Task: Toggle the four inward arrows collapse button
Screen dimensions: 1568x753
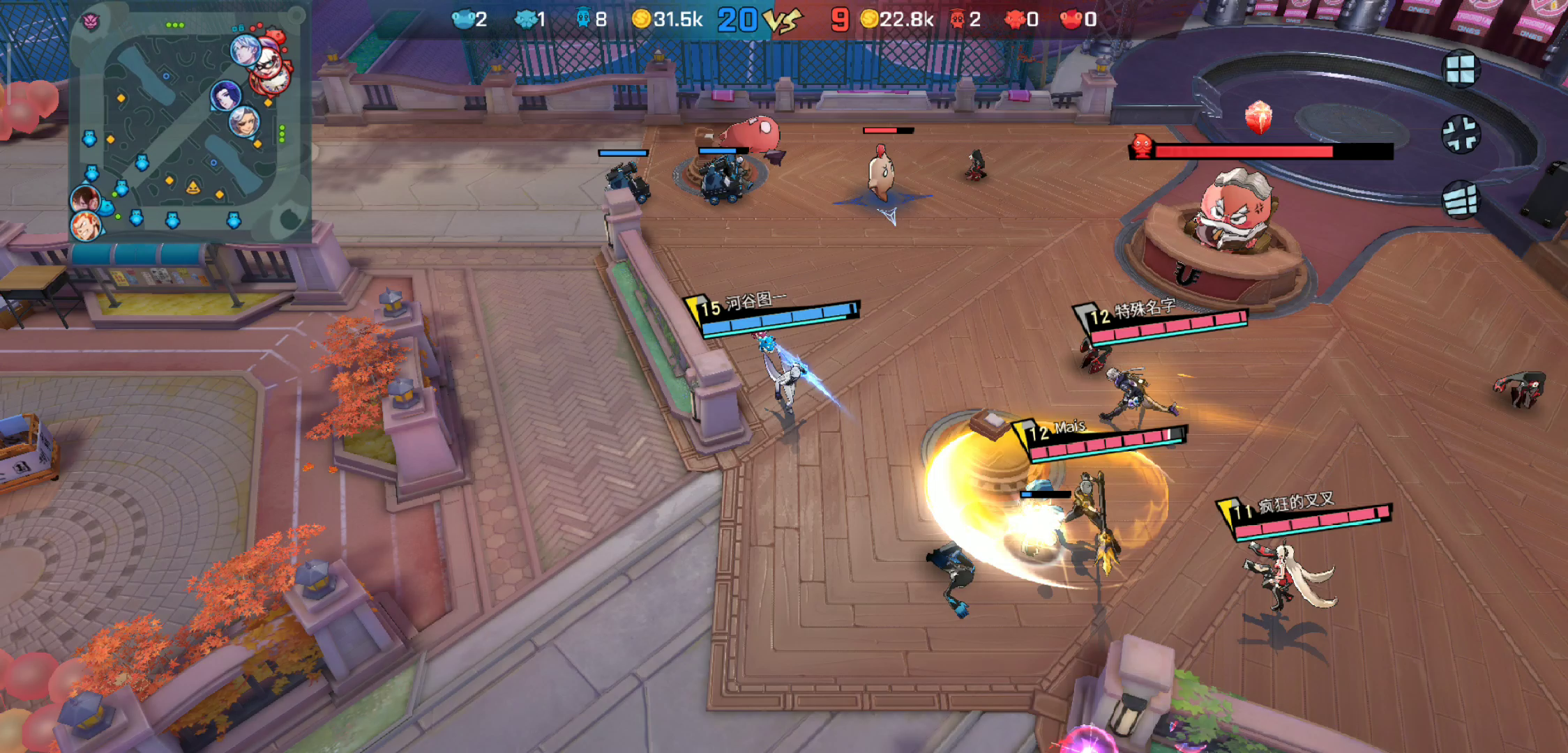Action: (1460, 134)
